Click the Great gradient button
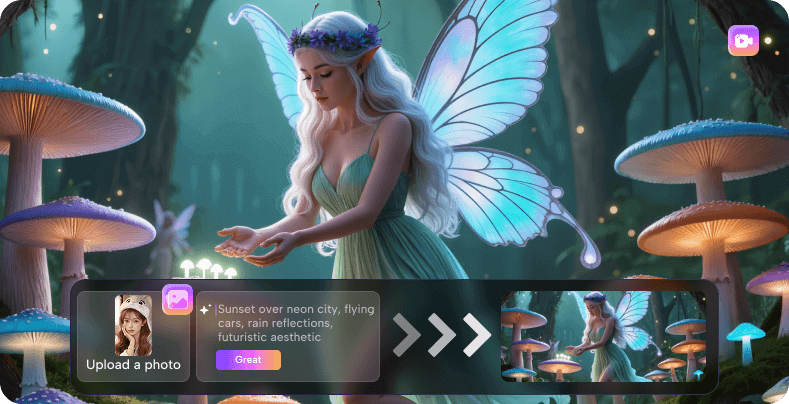 tap(248, 360)
